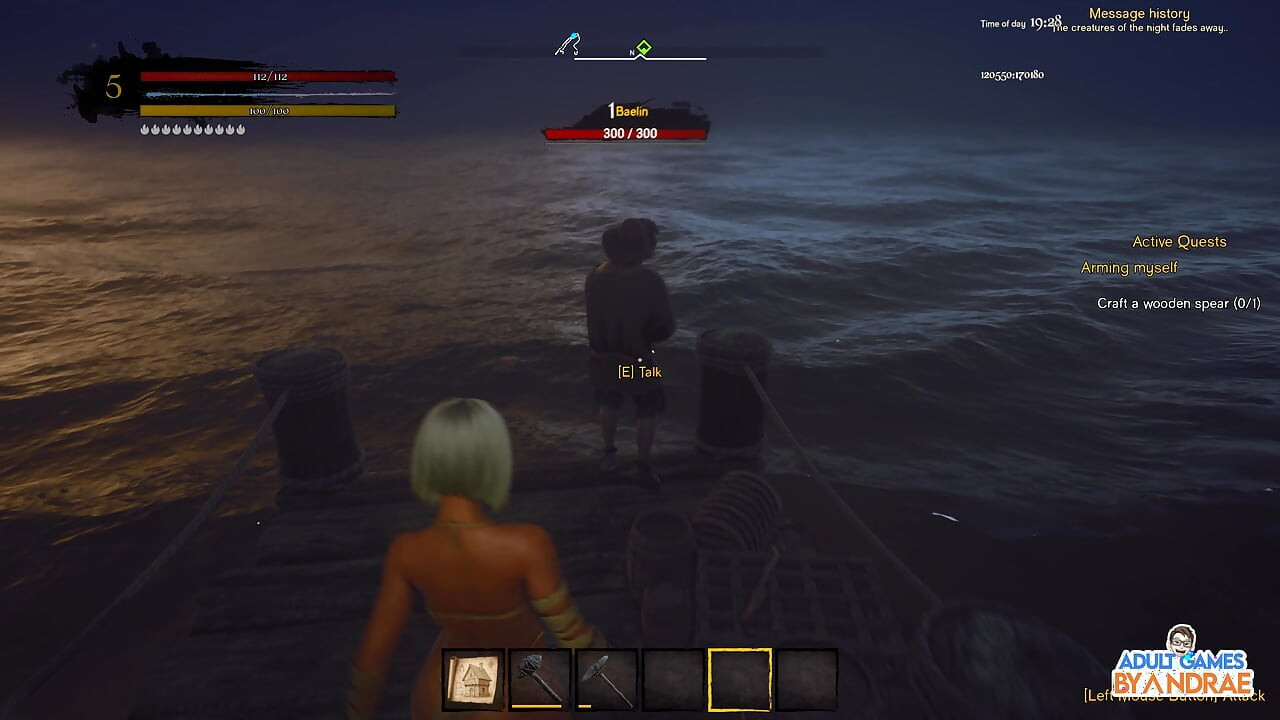This screenshot has height=720, width=1280.
Task: Click the red 112/112 health bar
Action: pos(270,78)
